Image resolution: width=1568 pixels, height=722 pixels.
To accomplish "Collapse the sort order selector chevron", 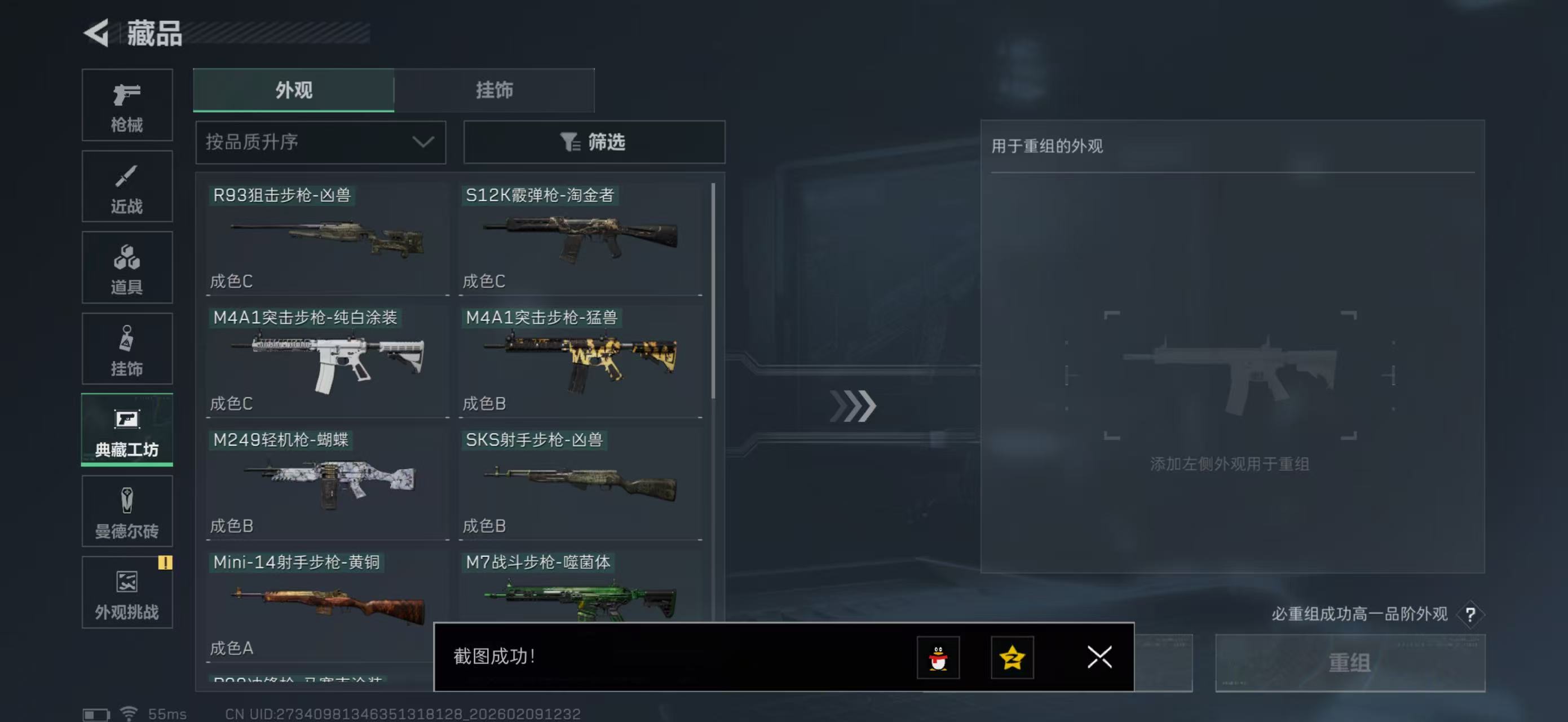I will pyautogui.click(x=423, y=143).
